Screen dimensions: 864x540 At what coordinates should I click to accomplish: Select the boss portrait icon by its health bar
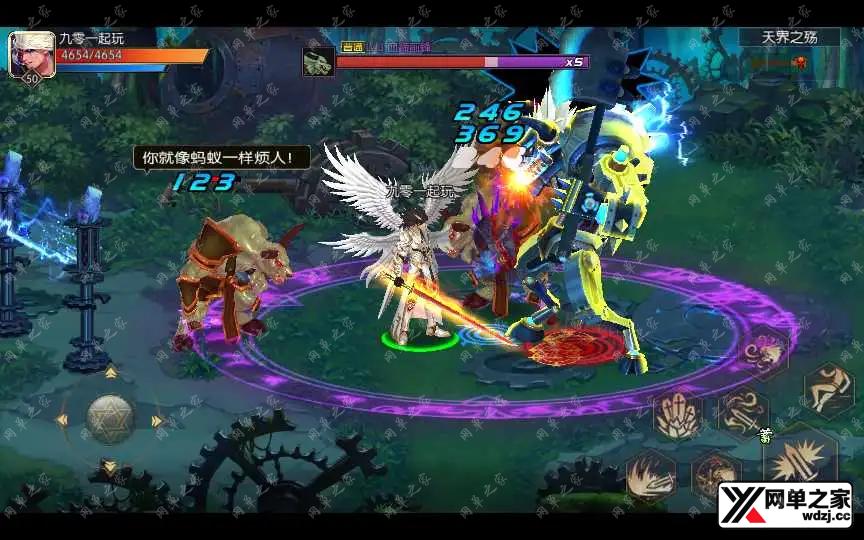coord(318,62)
